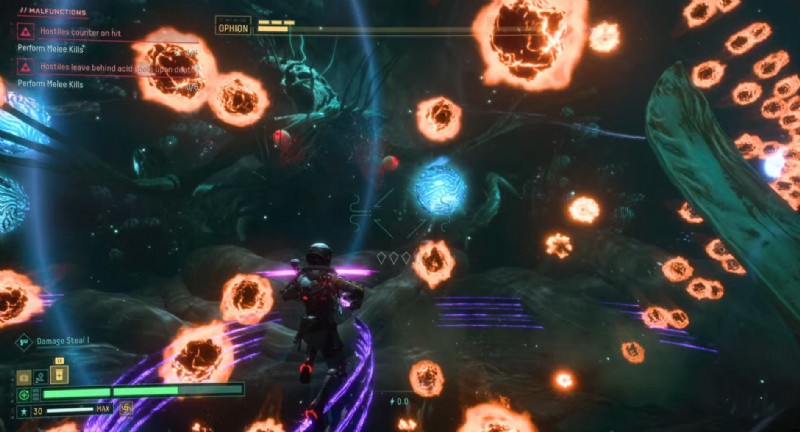The width and height of the screenshot is (800, 432).
Task: Click the astronaut figure item slot
Action: [40, 376]
